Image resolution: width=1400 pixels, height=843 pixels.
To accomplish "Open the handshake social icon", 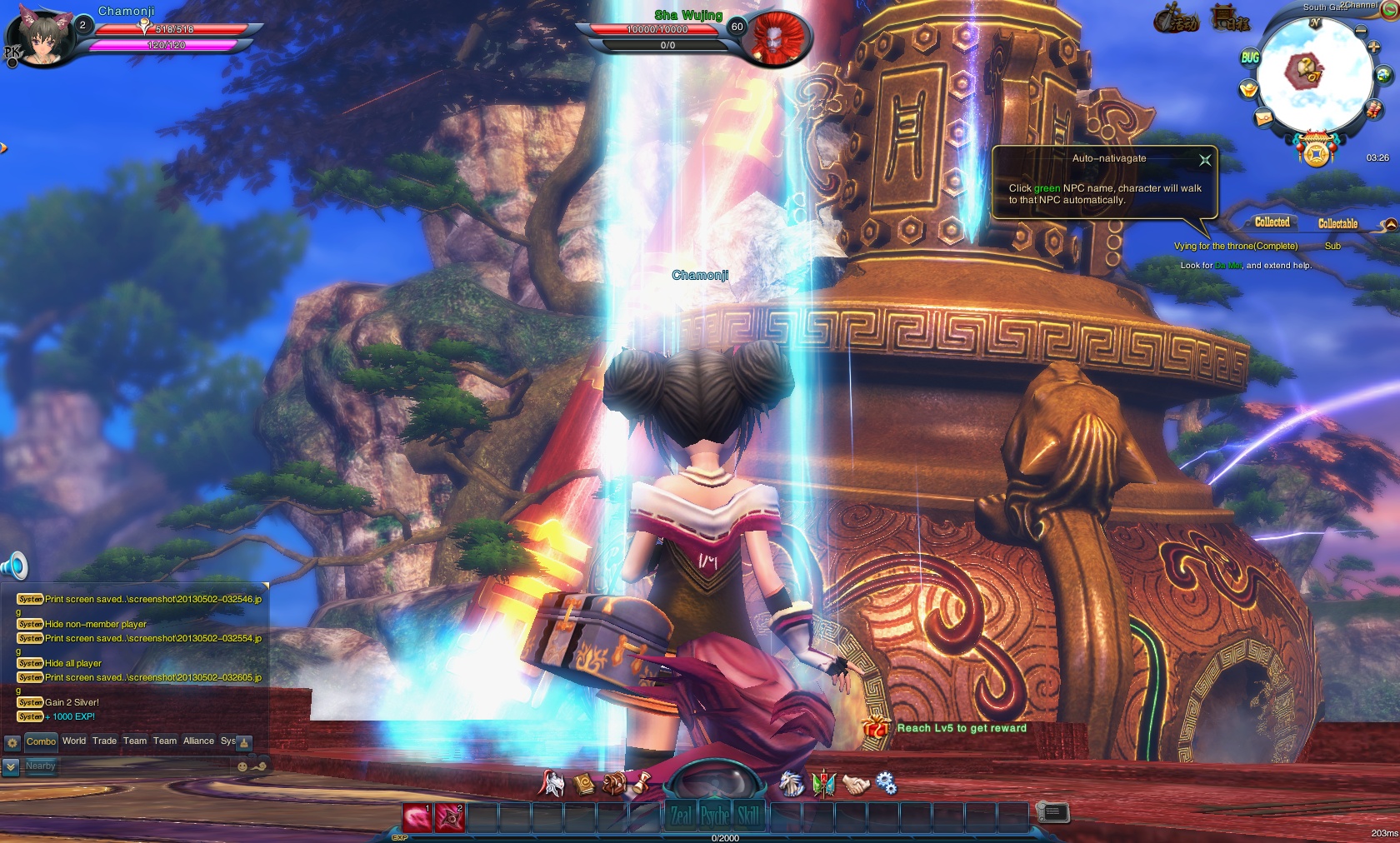I will point(855,784).
